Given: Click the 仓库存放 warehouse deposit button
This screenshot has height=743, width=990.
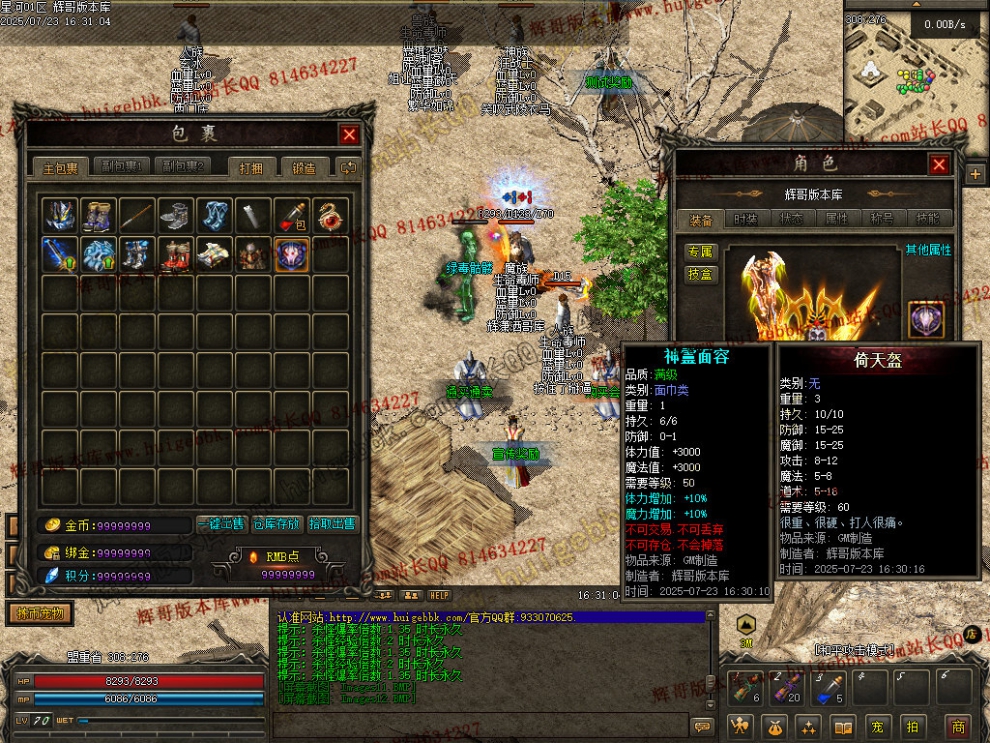Looking at the screenshot, I should [x=277, y=524].
